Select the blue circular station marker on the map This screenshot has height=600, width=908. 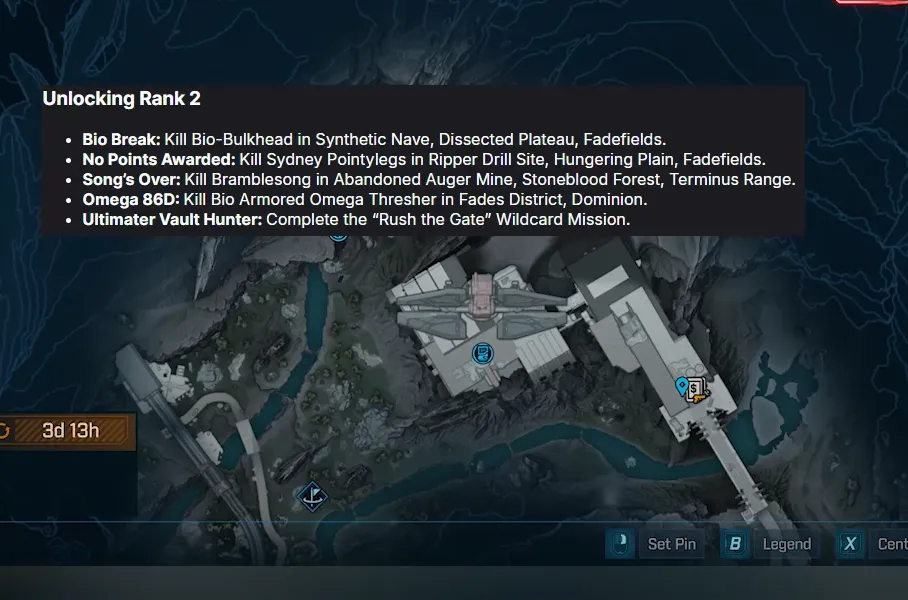point(483,352)
